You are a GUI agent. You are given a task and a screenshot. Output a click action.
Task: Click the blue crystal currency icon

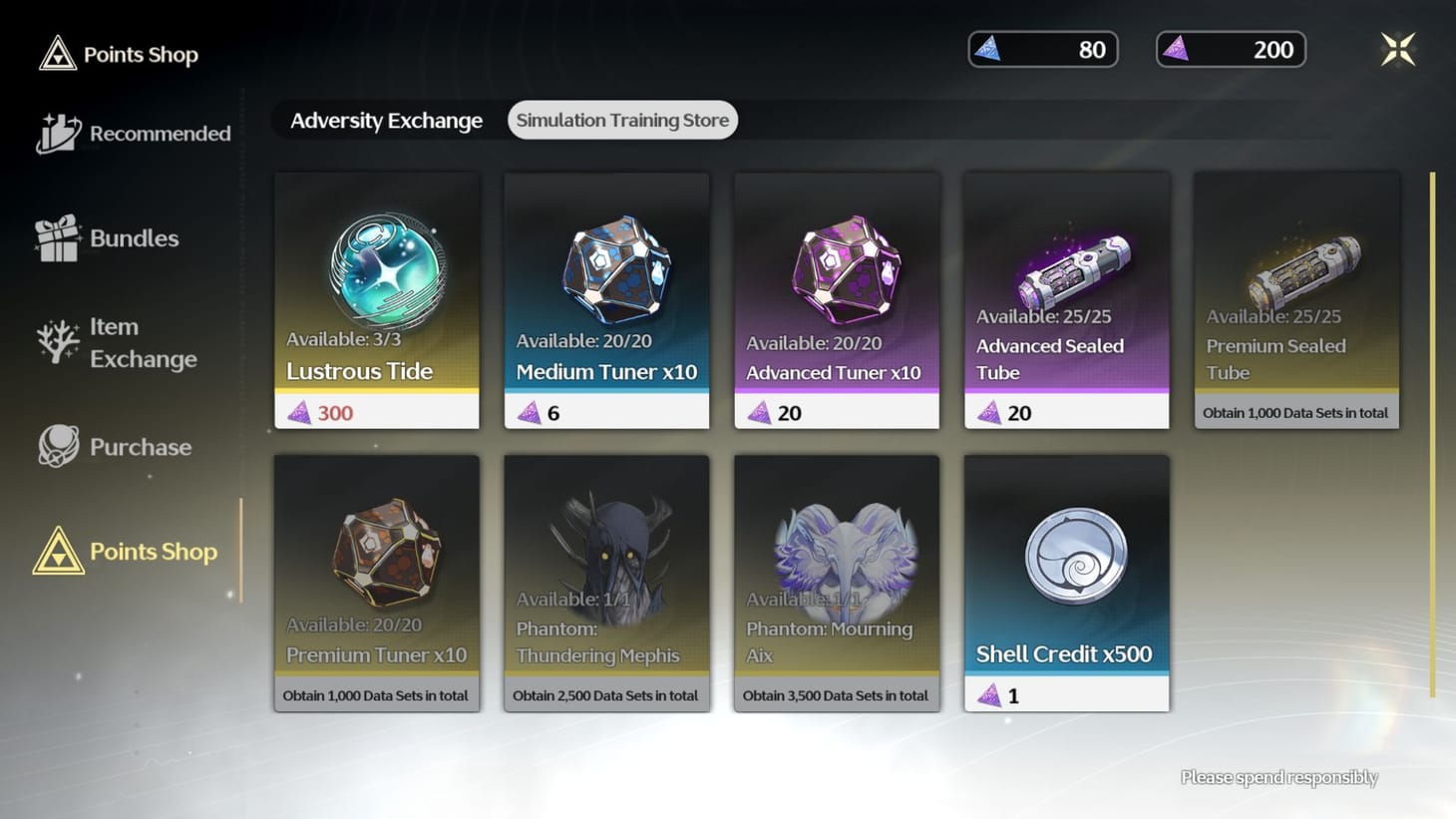tap(992, 48)
